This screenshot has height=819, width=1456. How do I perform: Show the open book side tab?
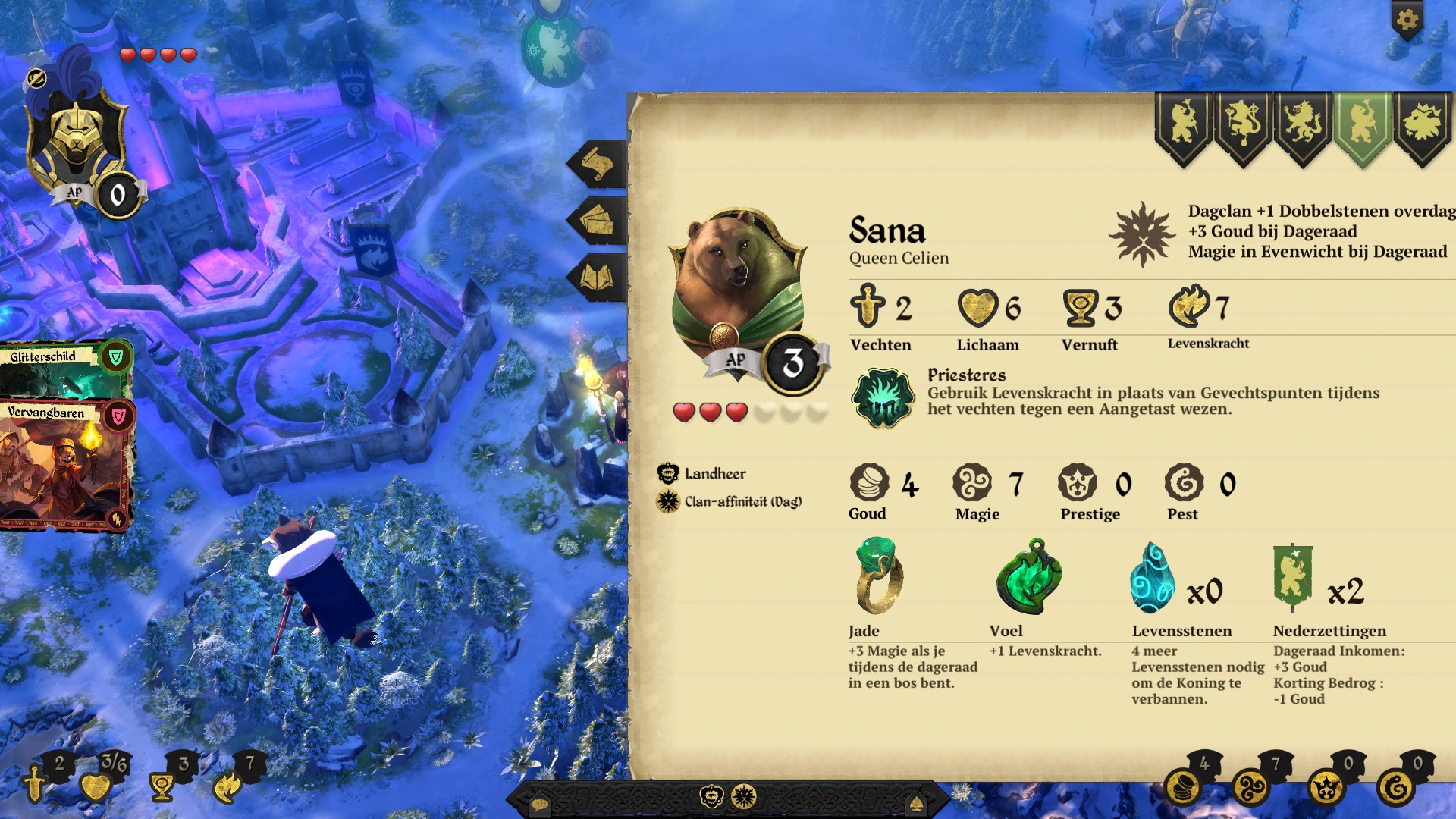(598, 278)
